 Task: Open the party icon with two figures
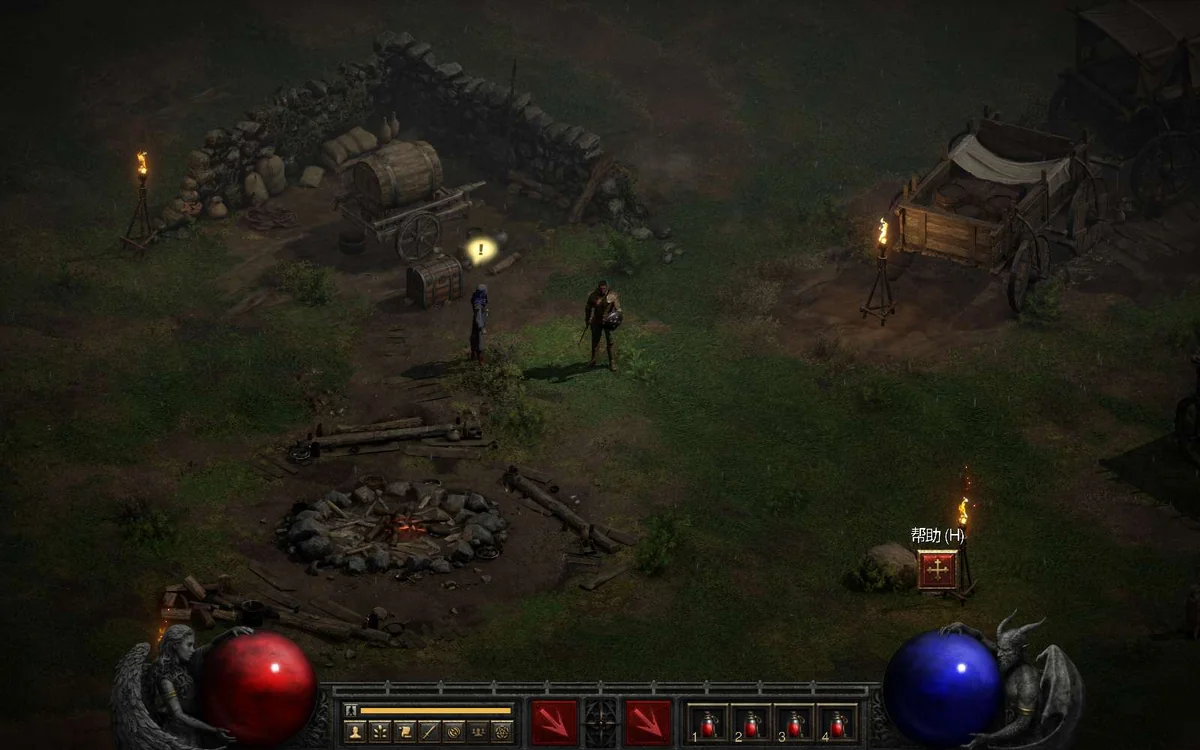[478, 731]
